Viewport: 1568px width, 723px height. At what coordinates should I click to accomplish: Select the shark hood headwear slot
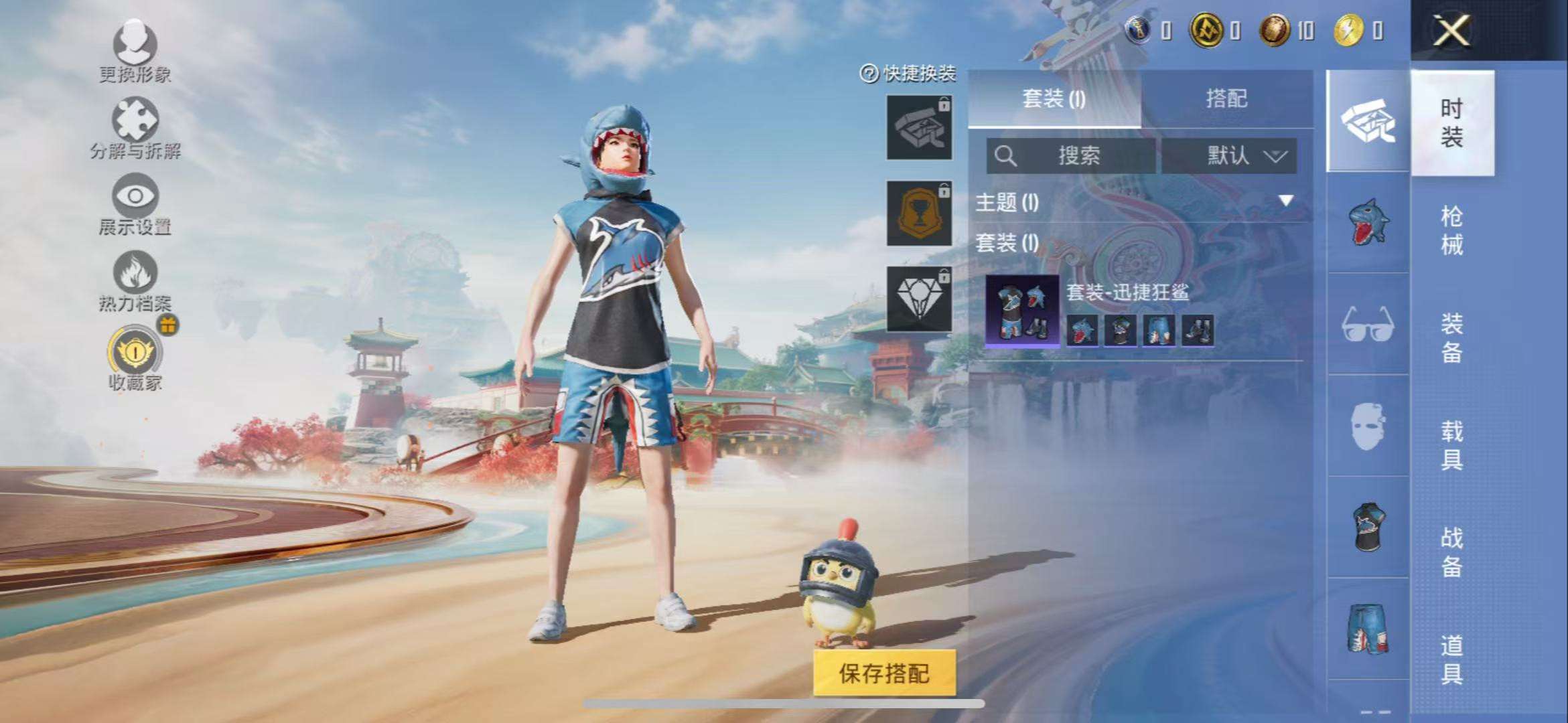point(1368,222)
